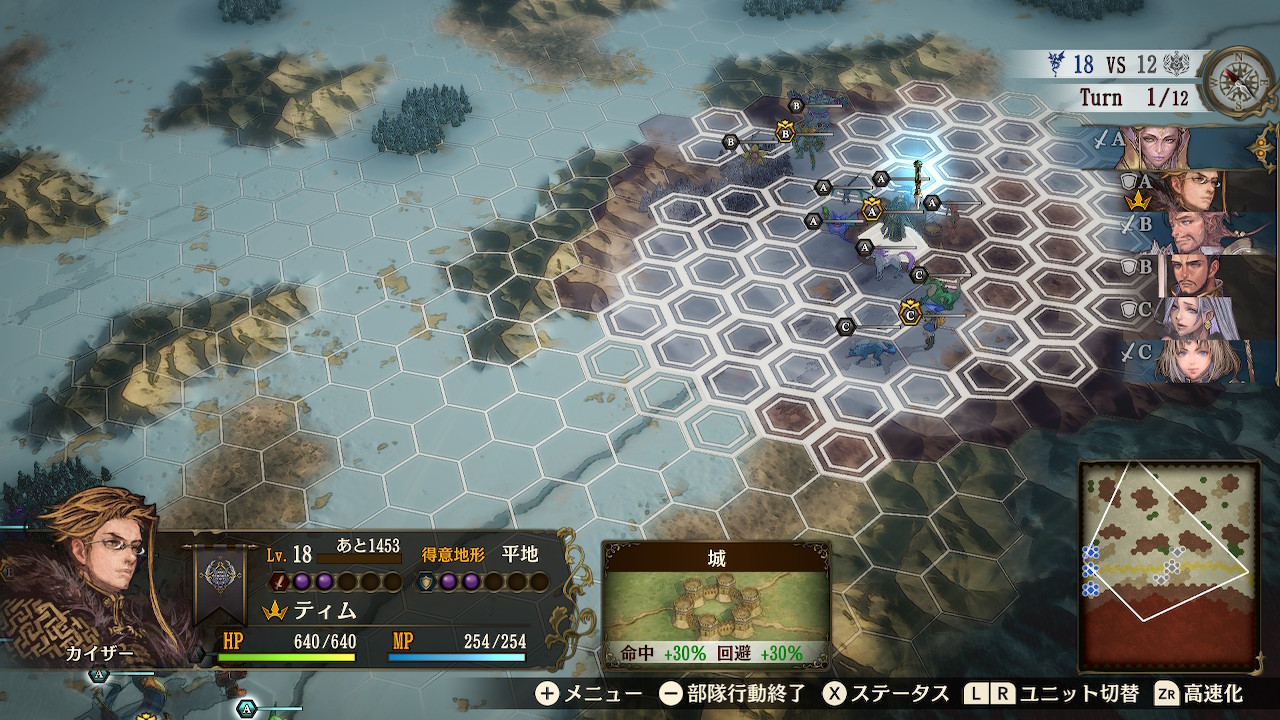Image resolution: width=1280 pixels, height=720 pixels.
Task: View the castle terrain info panel
Action: coord(716,606)
